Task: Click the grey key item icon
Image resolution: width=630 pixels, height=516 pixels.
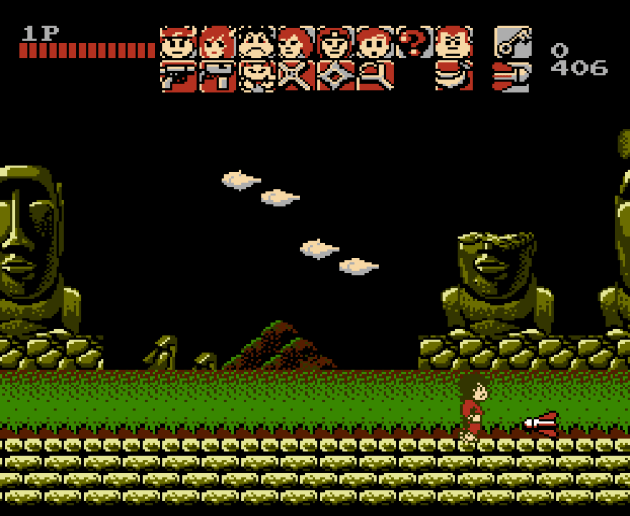Action: pos(511,42)
